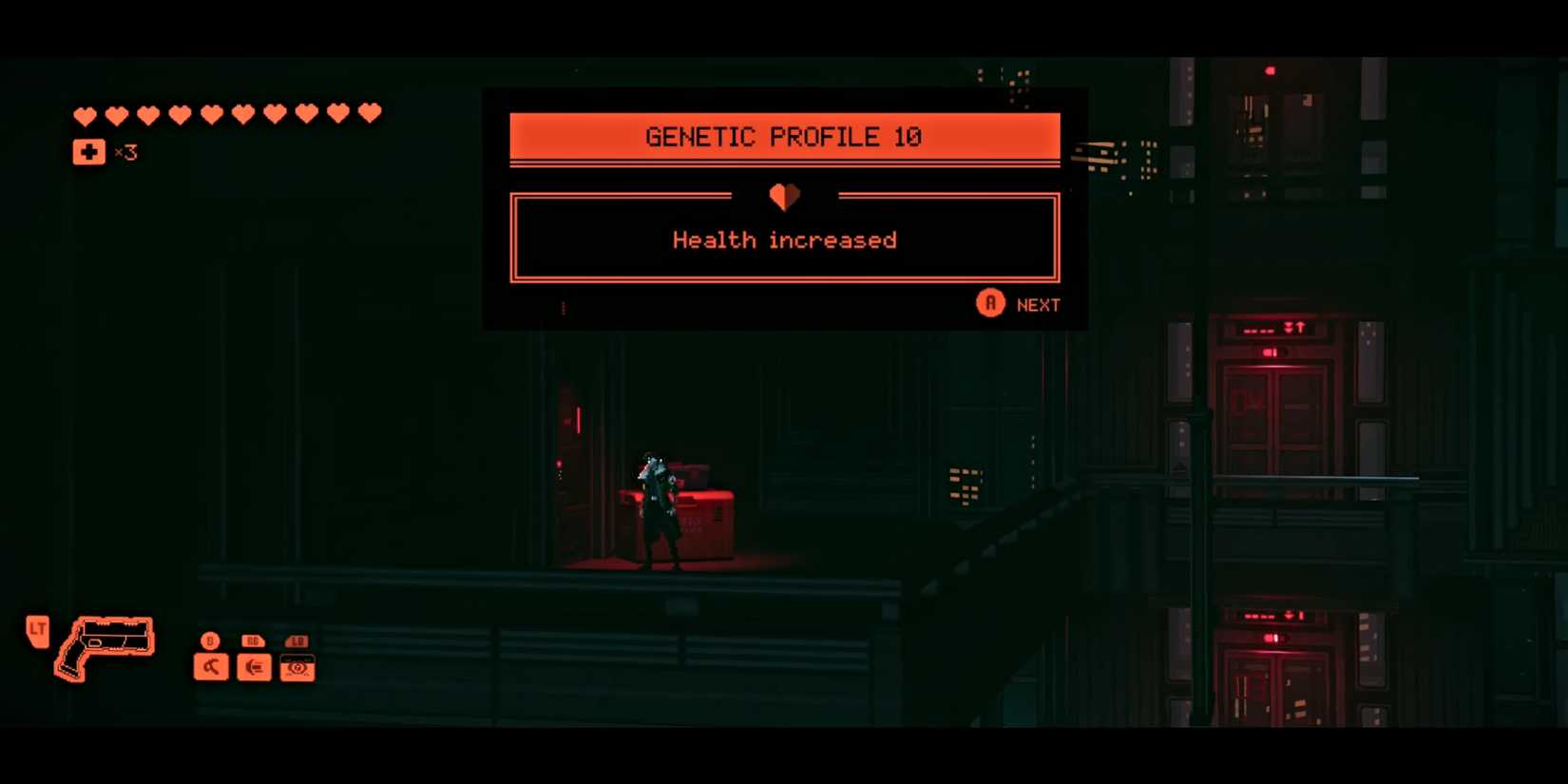Click the last heart in the health row

(x=367, y=111)
